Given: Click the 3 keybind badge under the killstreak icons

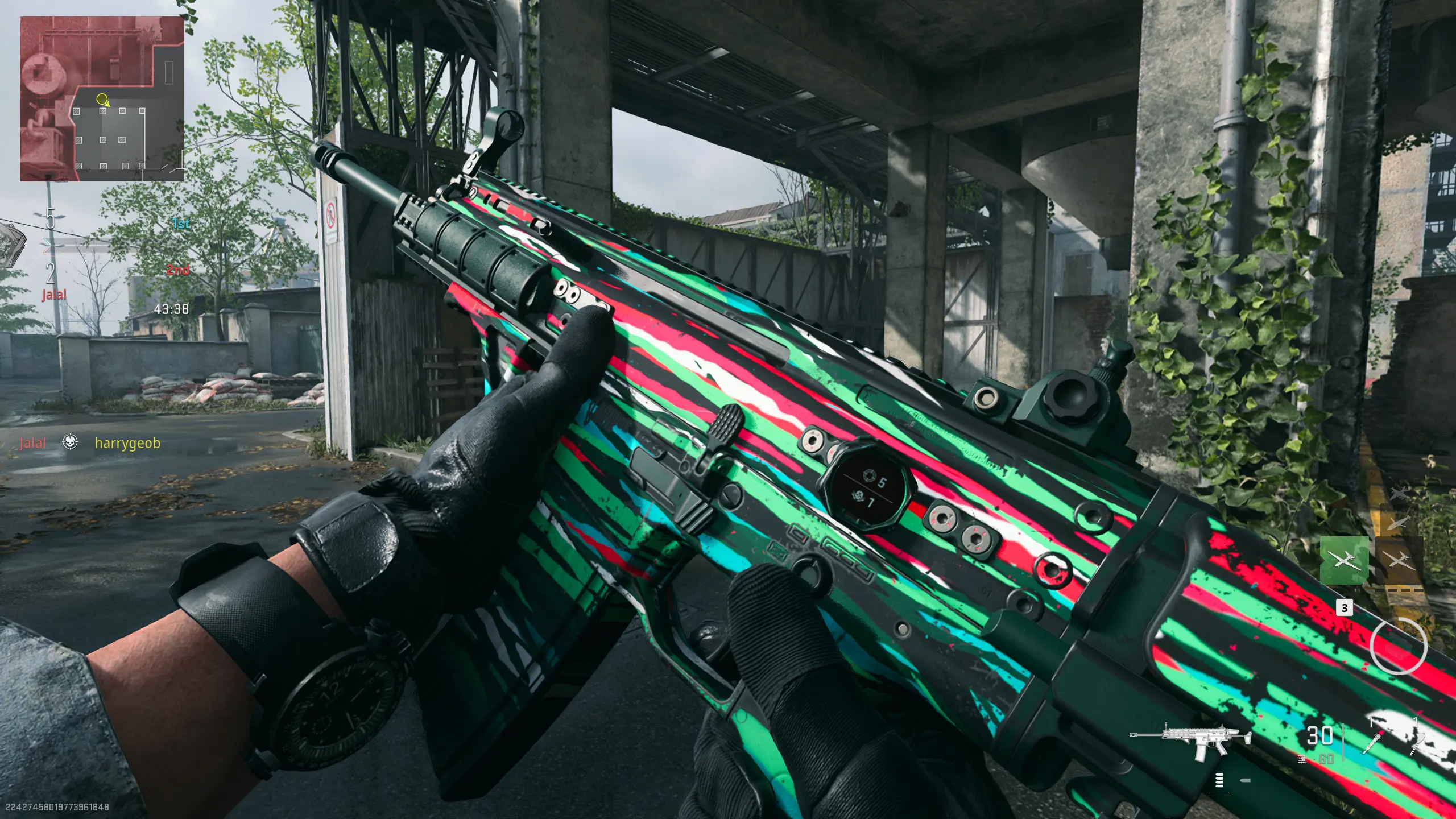Looking at the screenshot, I should tap(1345, 608).
